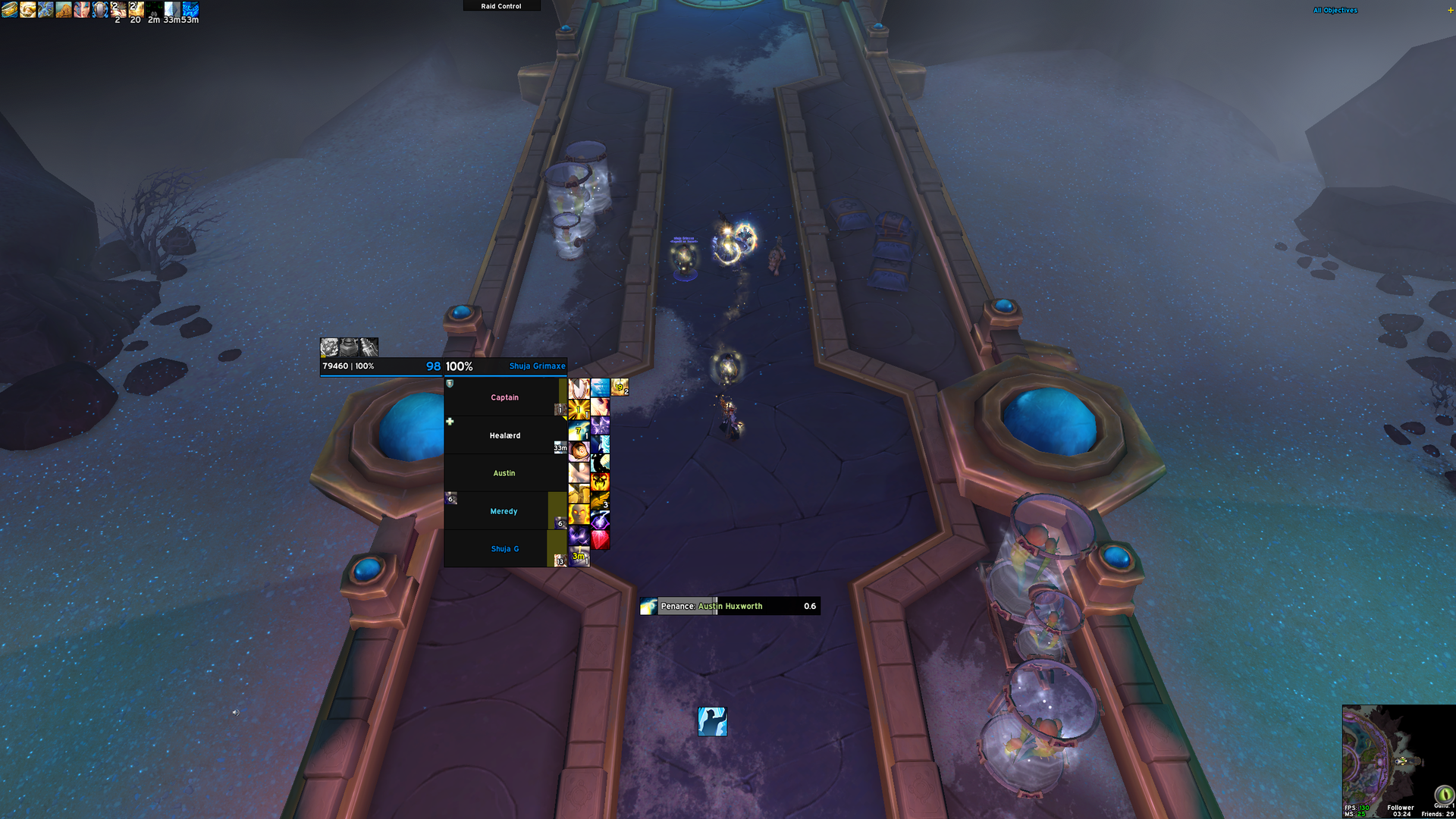Open the Friends list counter

click(x=1437, y=814)
